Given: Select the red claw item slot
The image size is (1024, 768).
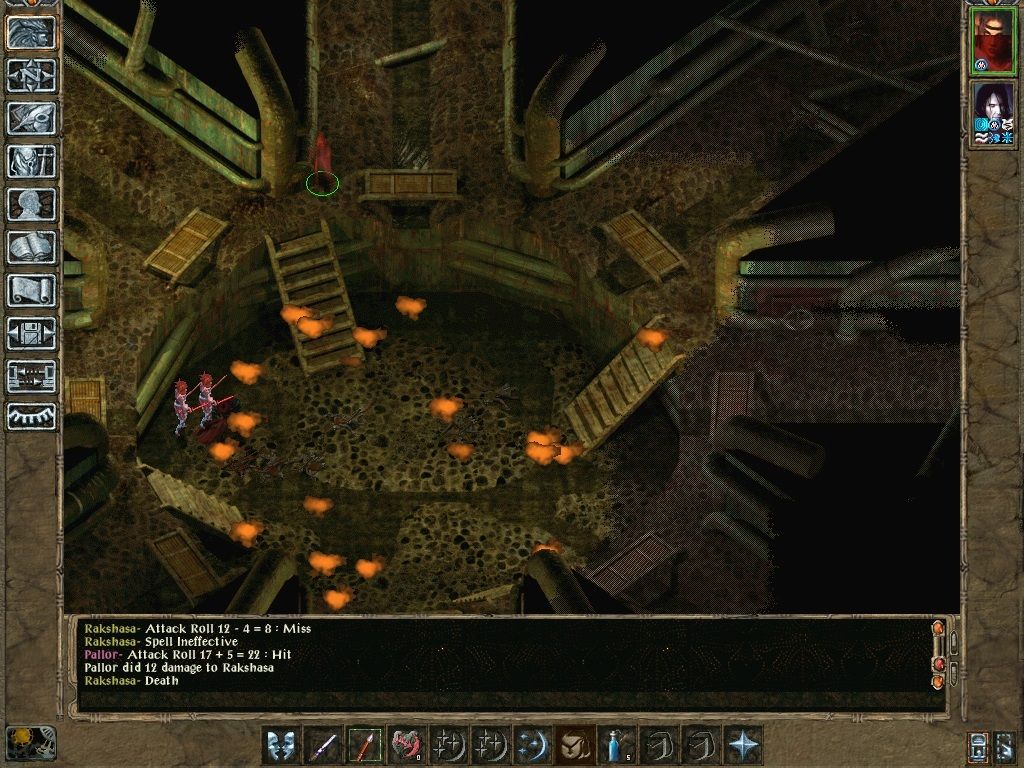Looking at the screenshot, I should tap(408, 745).
